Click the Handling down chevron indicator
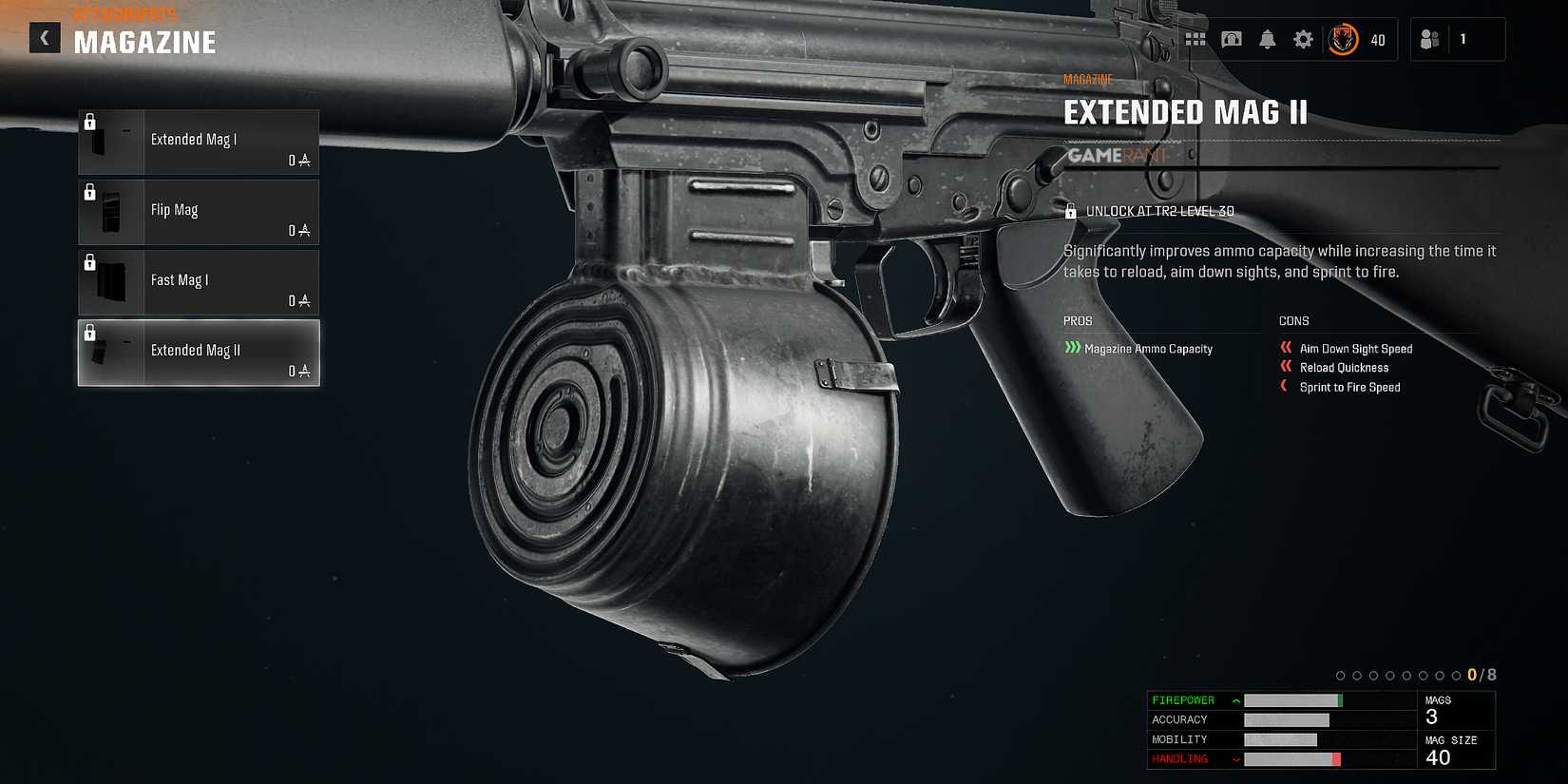Screen dimensions: 1568x784 click(x=1234, y=758)
